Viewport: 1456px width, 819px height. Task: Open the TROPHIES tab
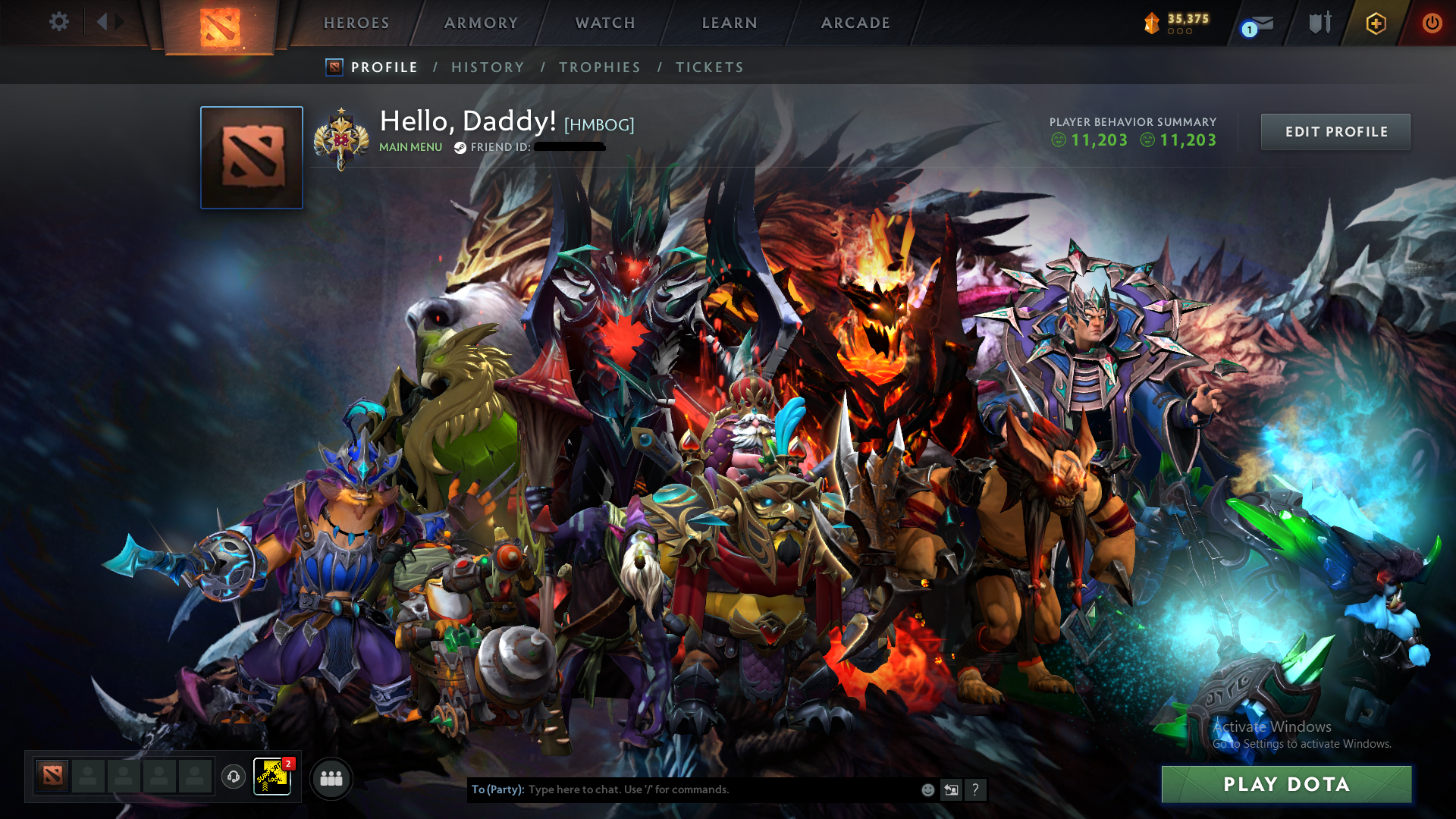pyautogui.click(x=599, y=67)
